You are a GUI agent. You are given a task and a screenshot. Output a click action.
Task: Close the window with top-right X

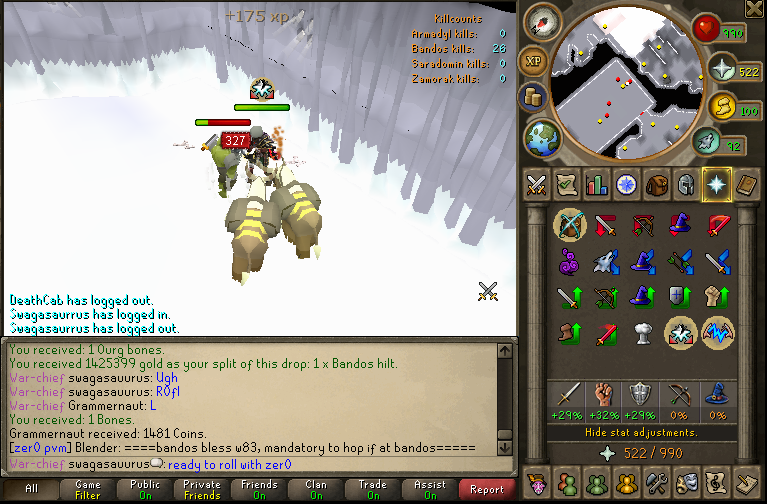755,9
